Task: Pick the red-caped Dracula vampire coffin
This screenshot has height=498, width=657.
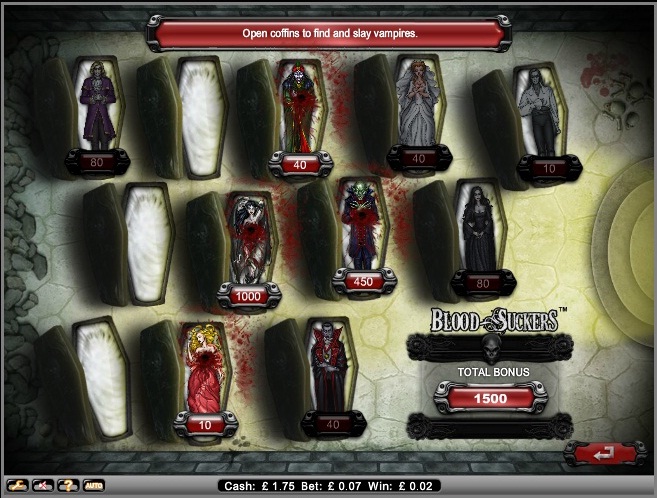Action: click(326, 370)
